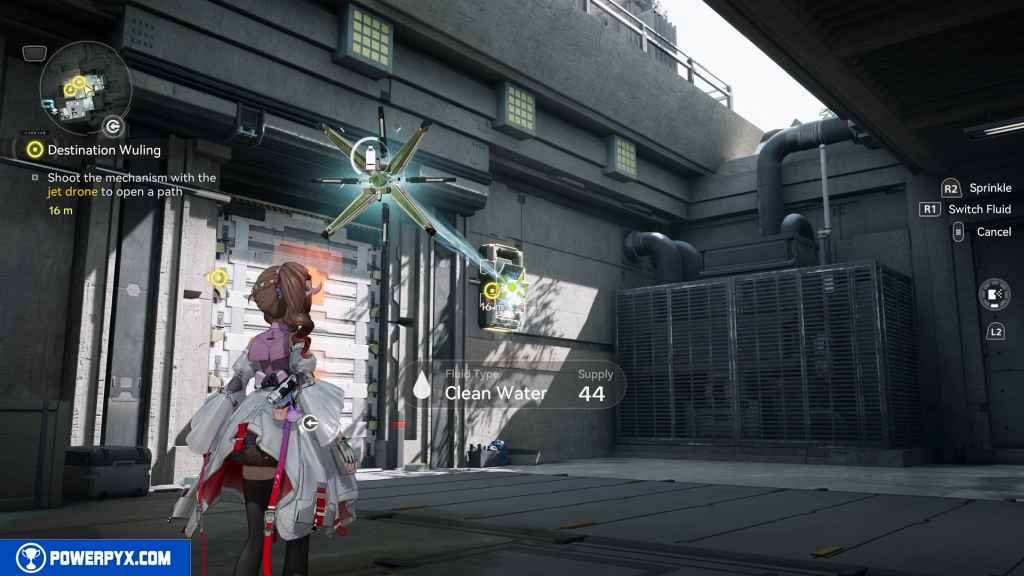This screenshot has width=1024, height=576.
Task: Click the PowerPyx.com watermark logo
Action: coord(91,557)
